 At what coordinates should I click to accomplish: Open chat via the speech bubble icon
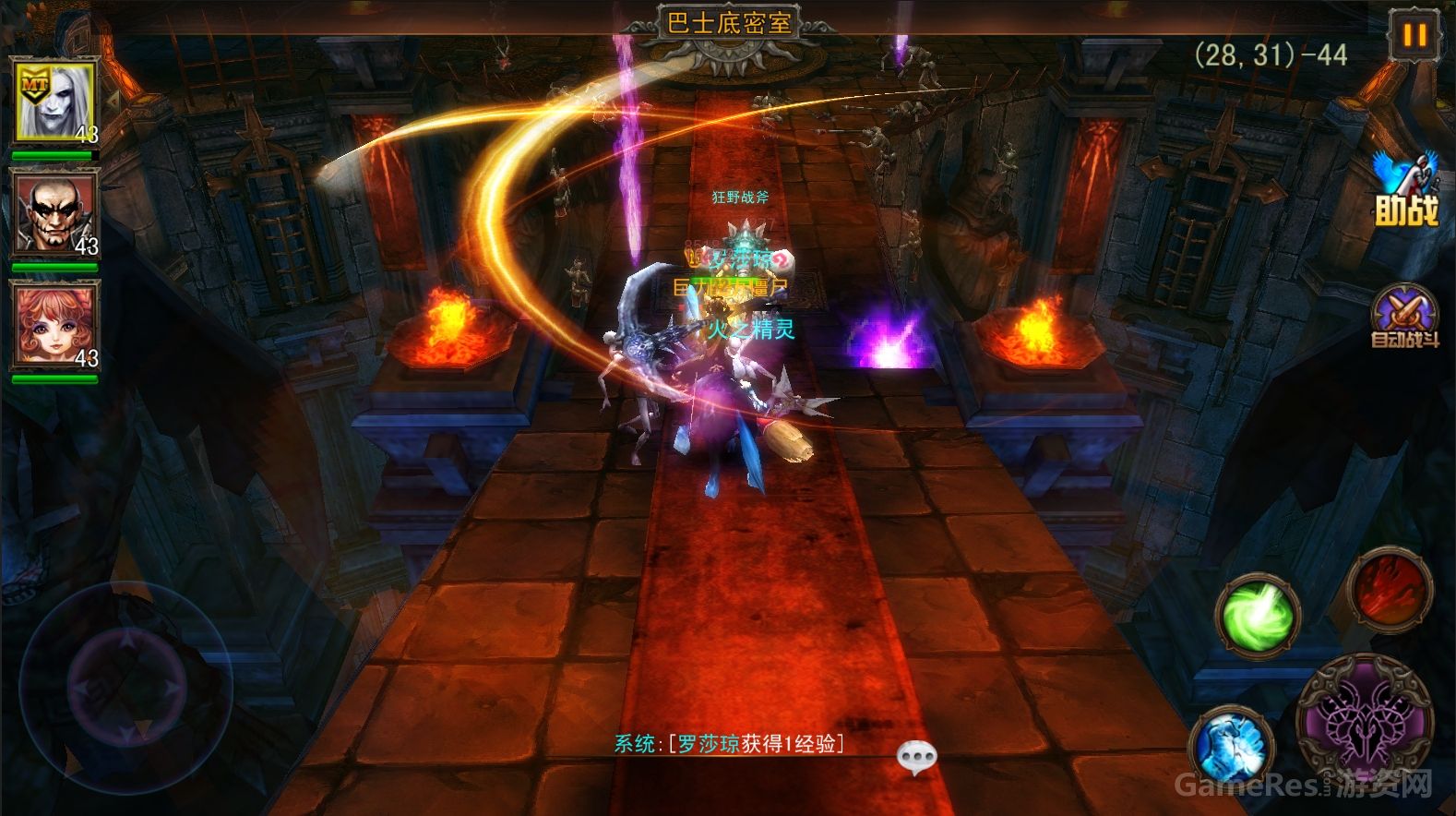[916, 757]
